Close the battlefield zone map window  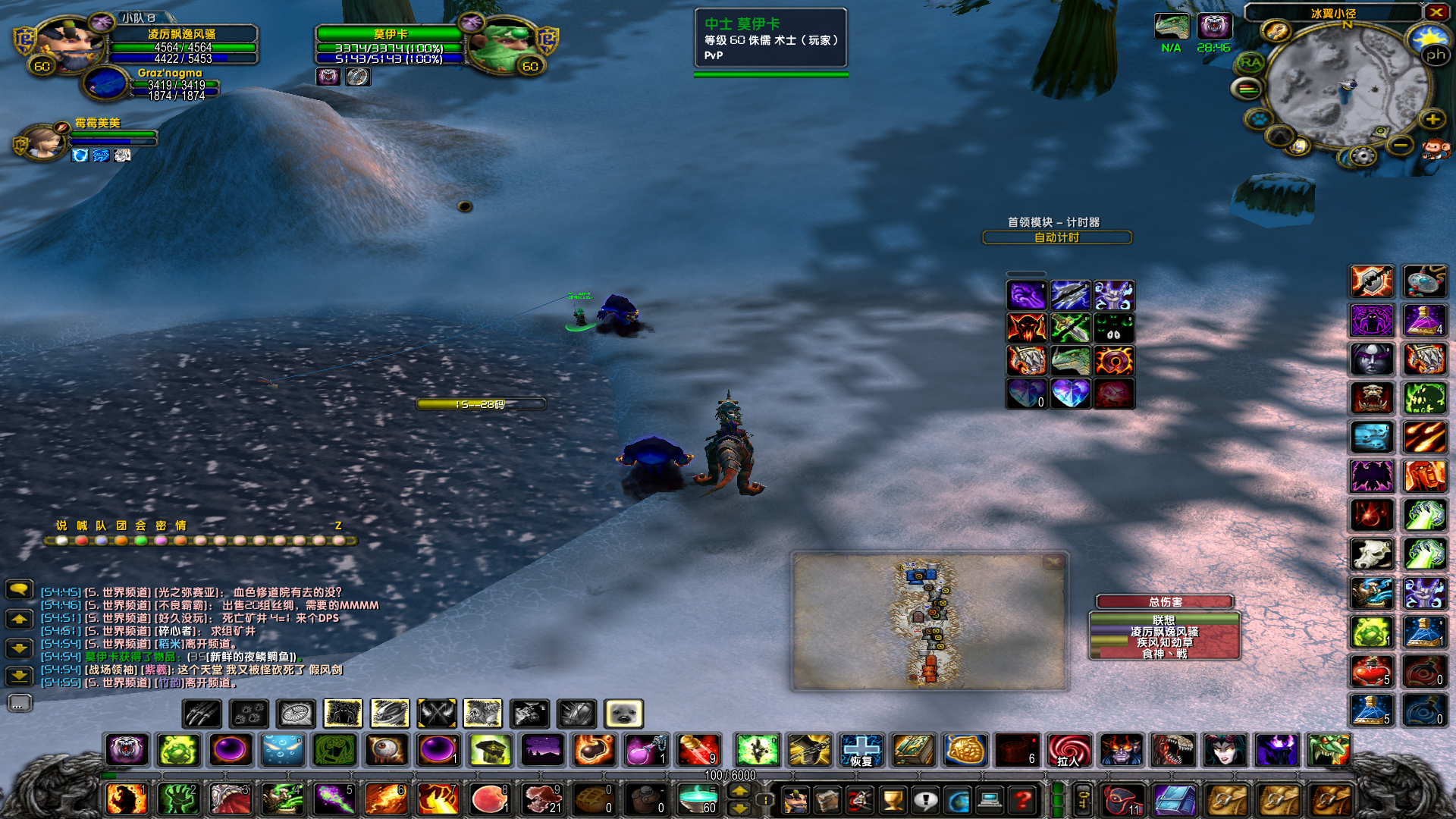point(1053,562)
